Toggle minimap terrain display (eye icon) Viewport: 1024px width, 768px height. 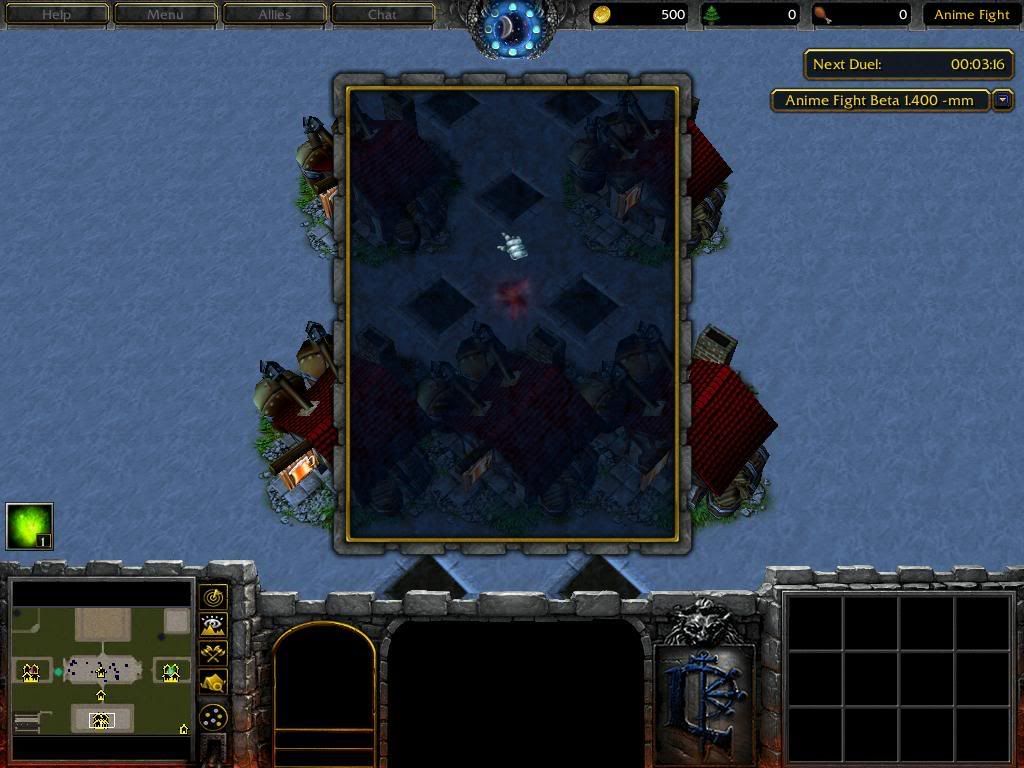(213, 625)
